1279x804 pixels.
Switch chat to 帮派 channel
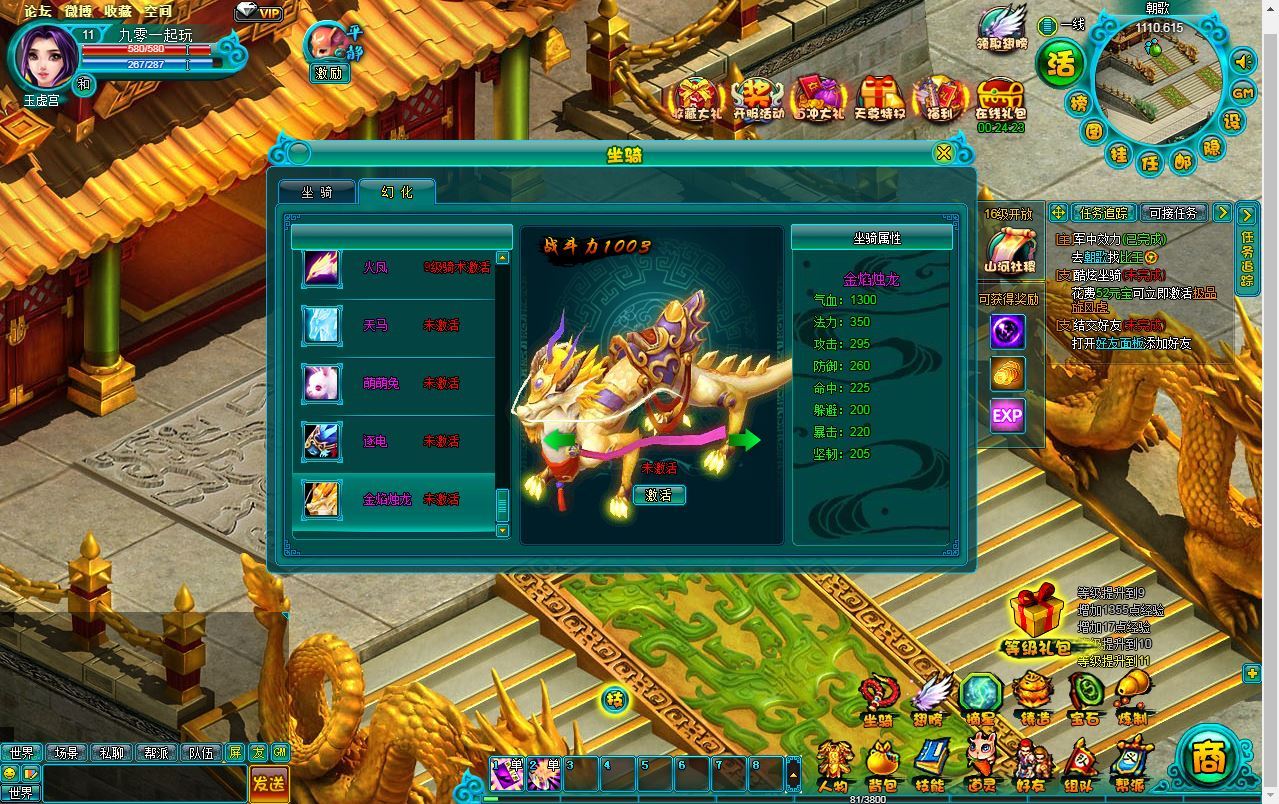[x=157, y=753]
